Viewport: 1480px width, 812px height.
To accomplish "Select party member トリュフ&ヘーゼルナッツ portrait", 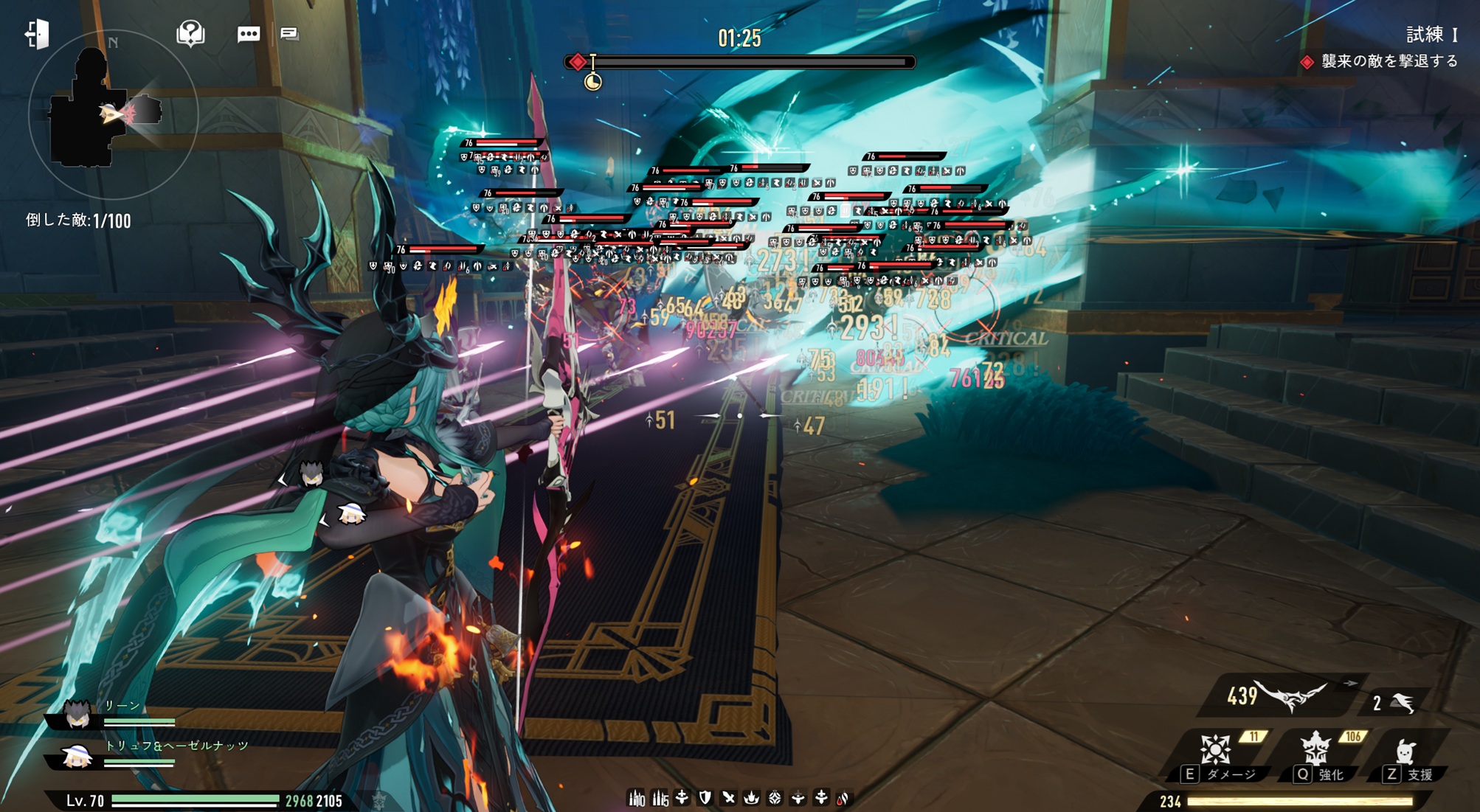I will click(x=77, y=756).
